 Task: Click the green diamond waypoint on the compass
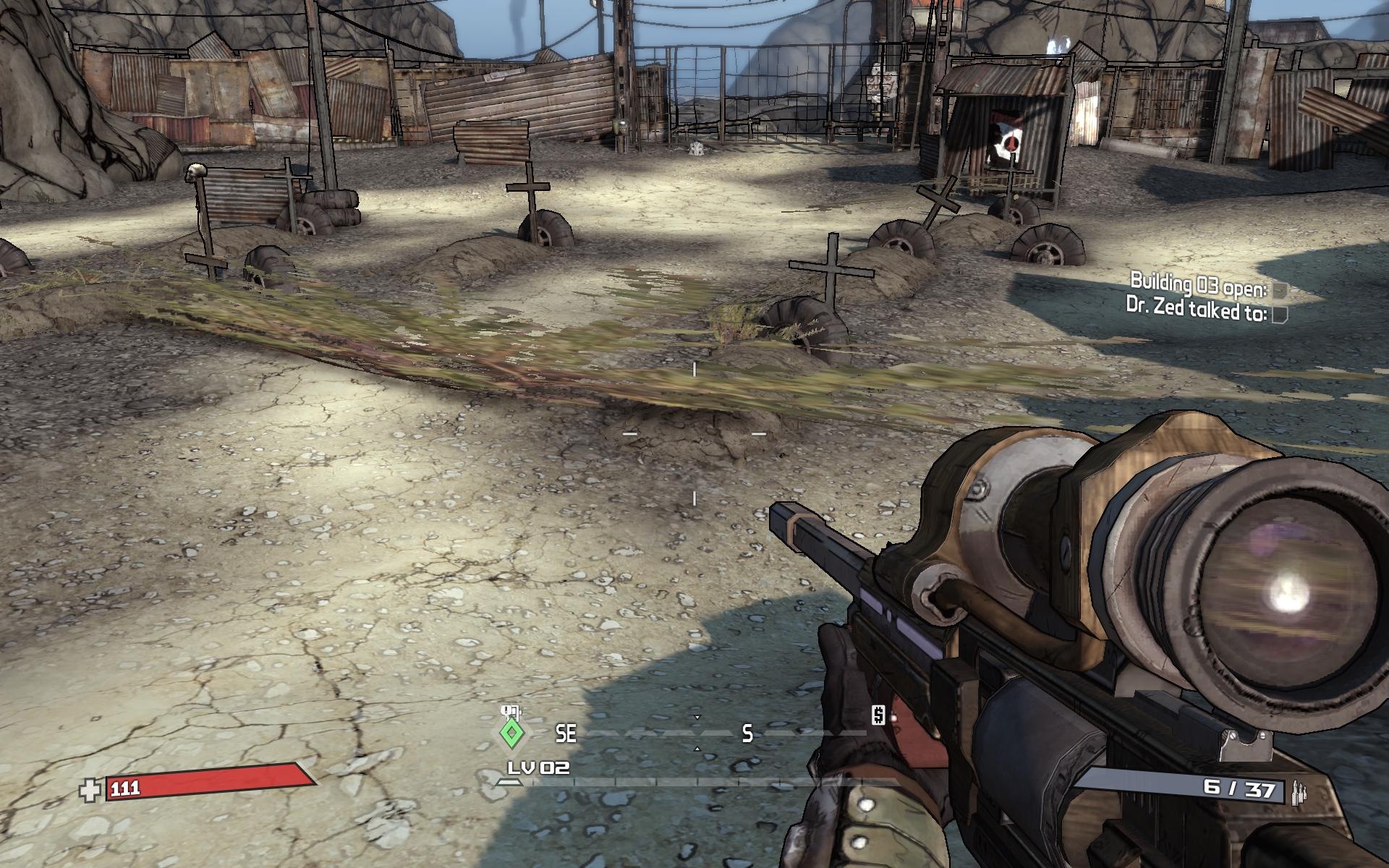tap(511, 733)
